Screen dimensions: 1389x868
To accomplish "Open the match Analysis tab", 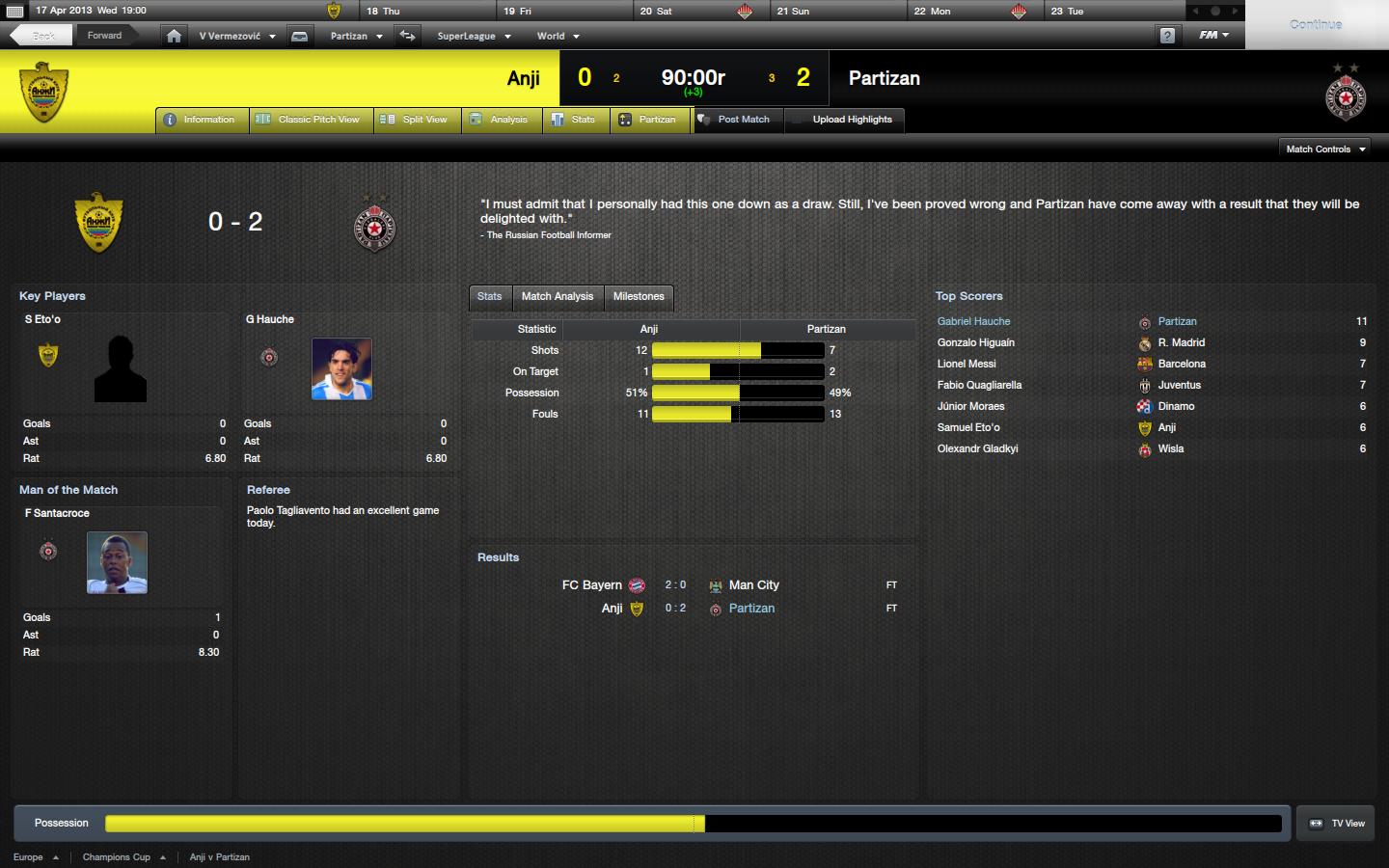I will click(500, 120).
